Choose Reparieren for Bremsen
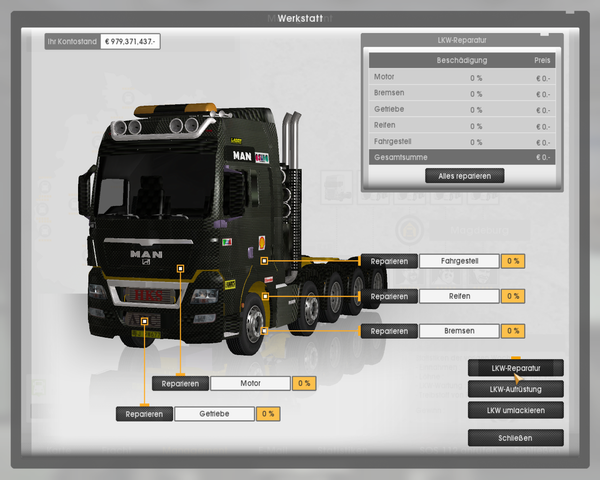600x480 pixels. tap(388, 331)
